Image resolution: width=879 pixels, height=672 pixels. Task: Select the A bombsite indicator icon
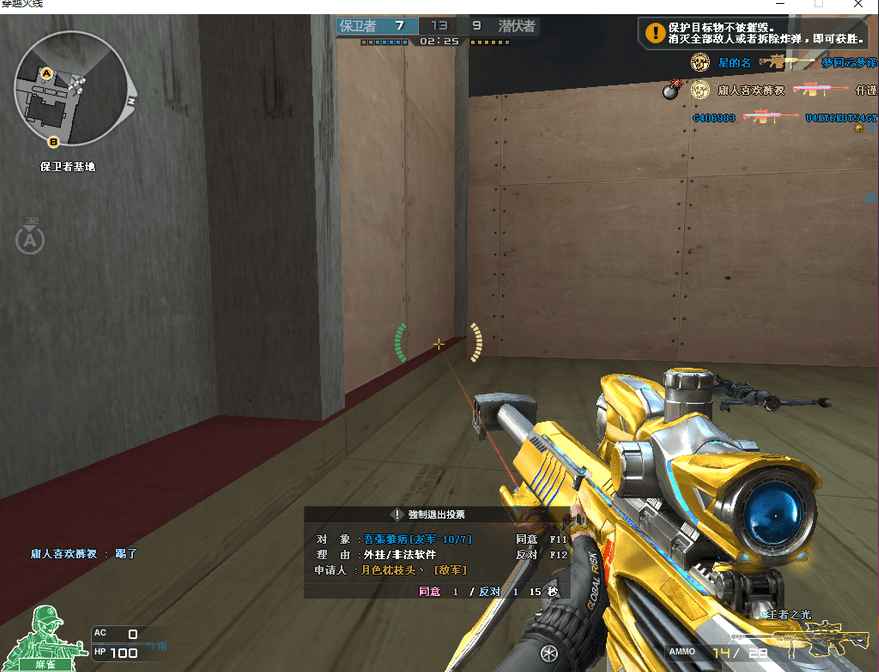[30, 239]
